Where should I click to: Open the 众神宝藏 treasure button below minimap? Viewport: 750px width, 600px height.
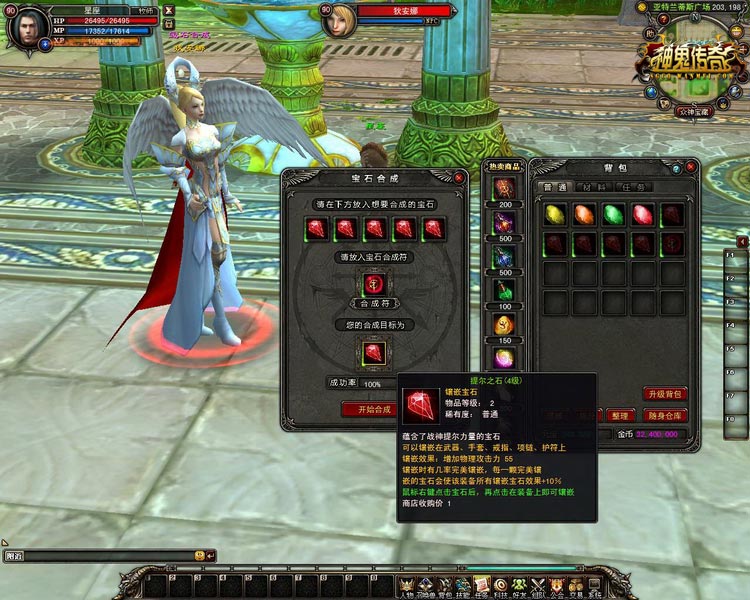click(693, 111)
